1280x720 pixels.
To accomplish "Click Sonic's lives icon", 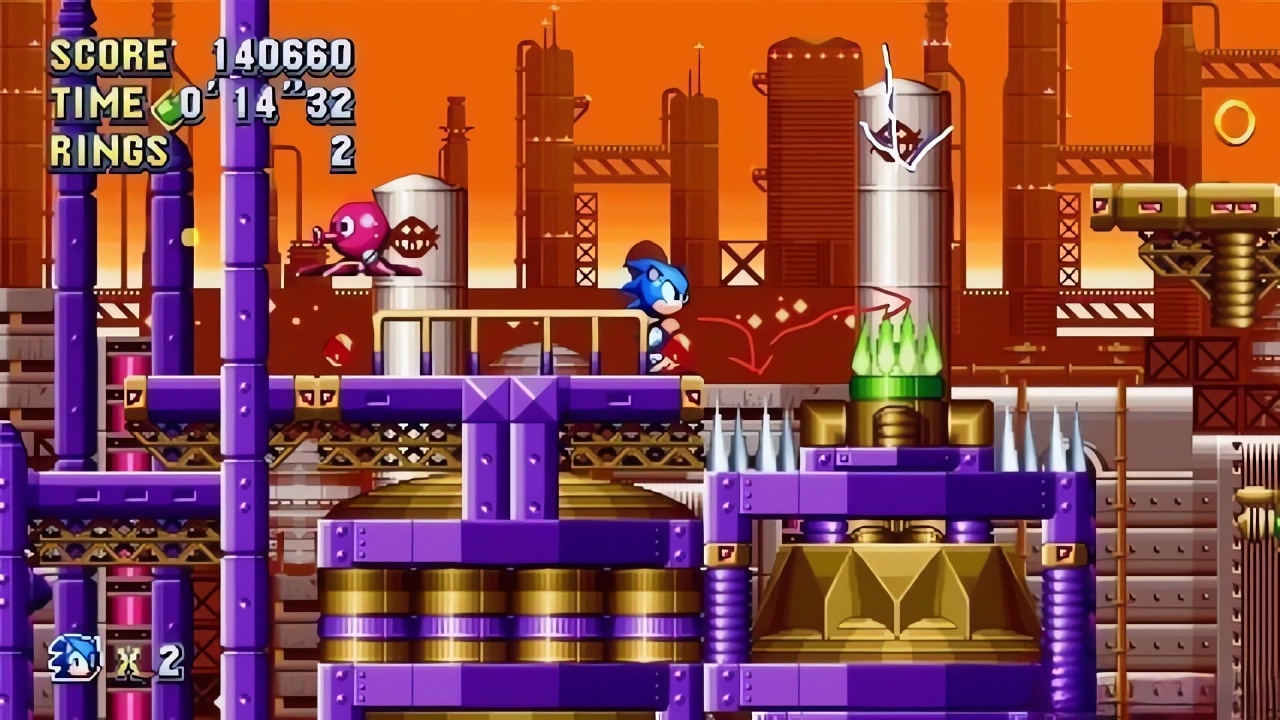I will click(75, 658).
